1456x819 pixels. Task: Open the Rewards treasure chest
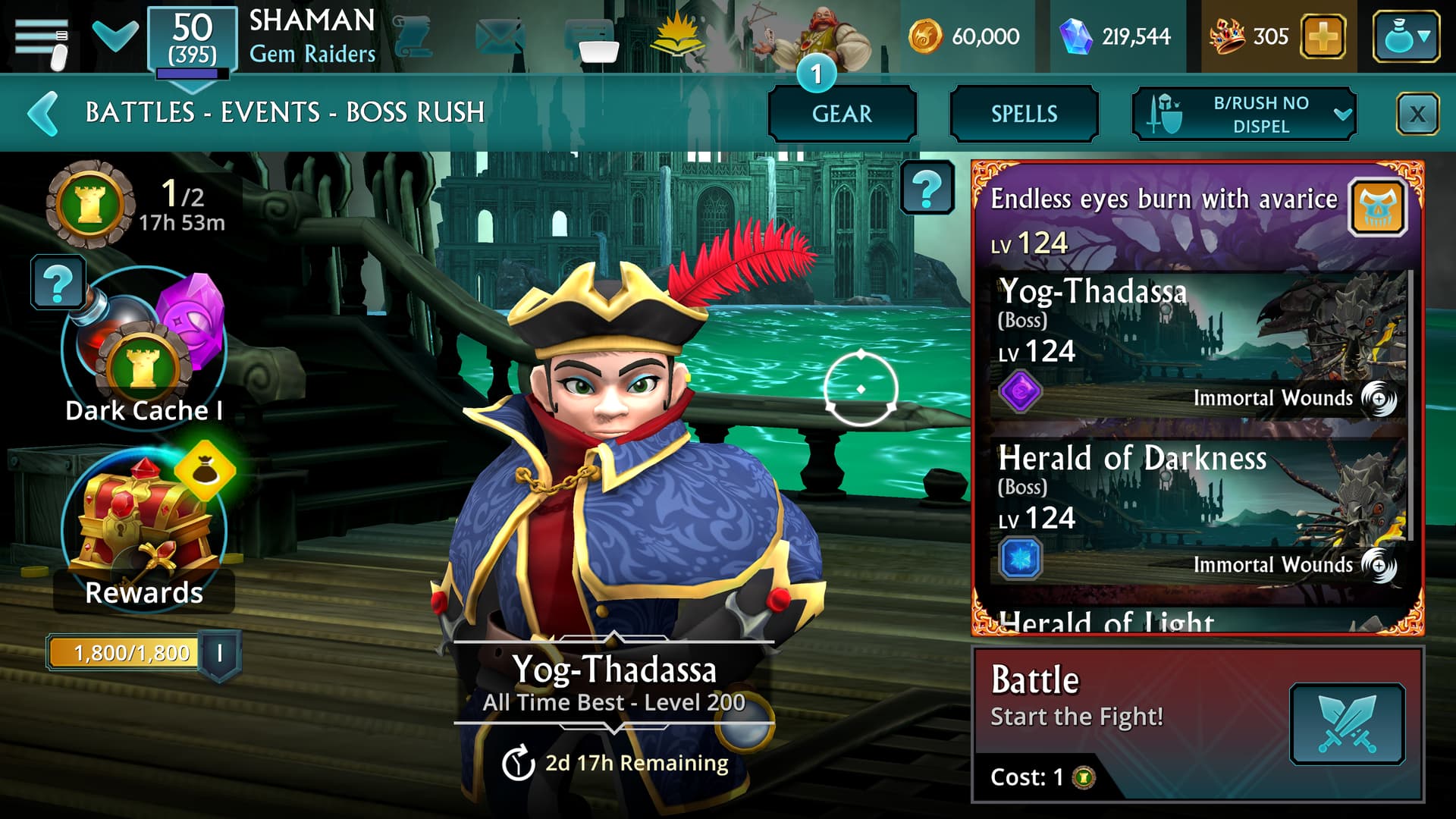144,523
